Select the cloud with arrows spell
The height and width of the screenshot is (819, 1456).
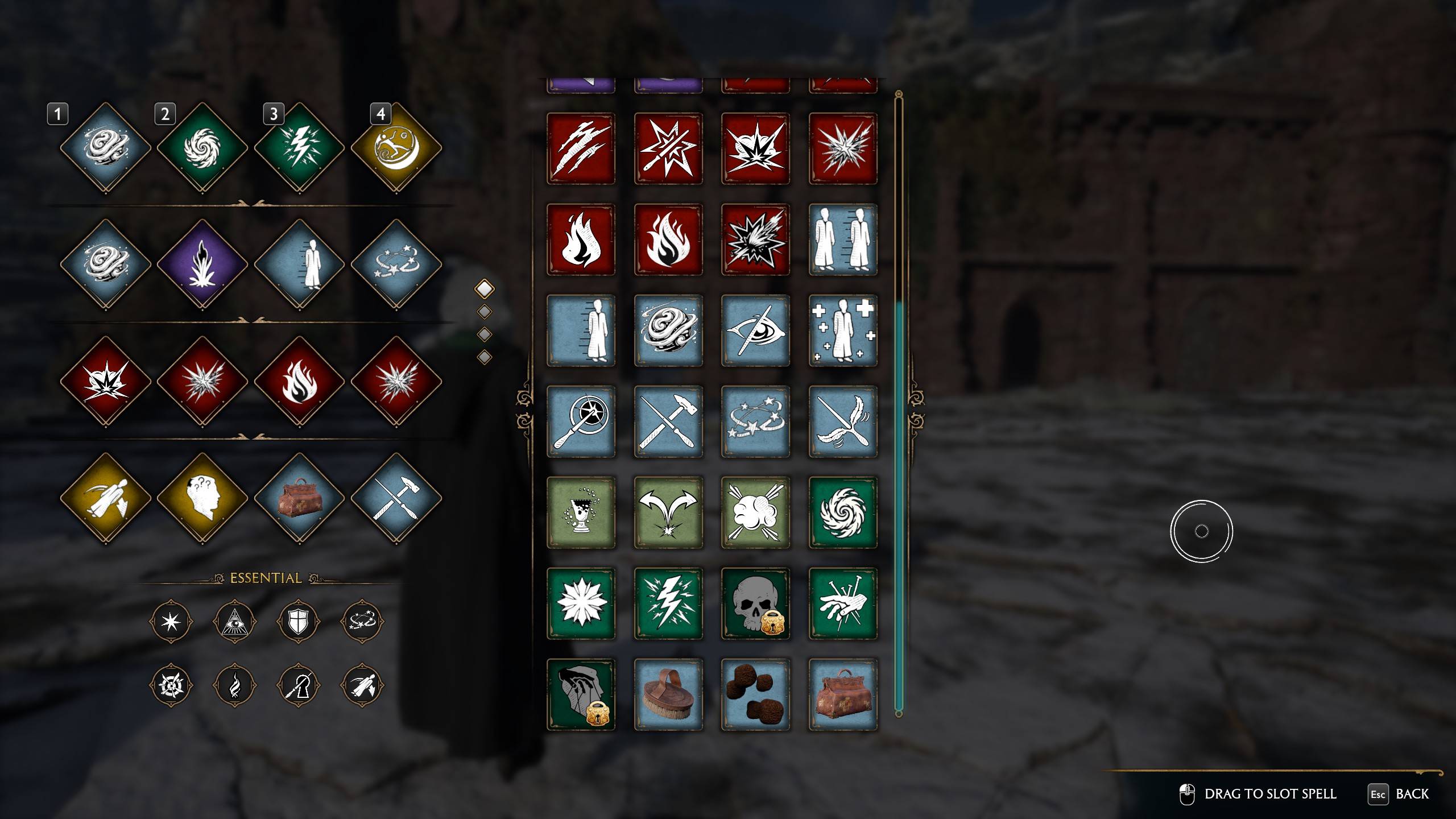[755, 512]
